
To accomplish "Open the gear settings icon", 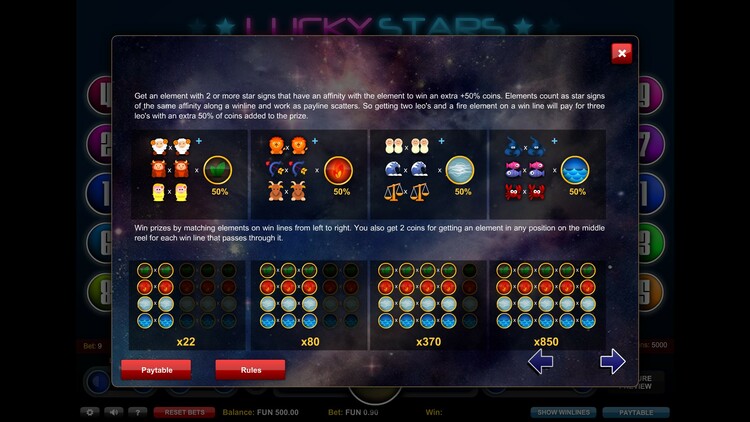I will (x=91, y=412).
